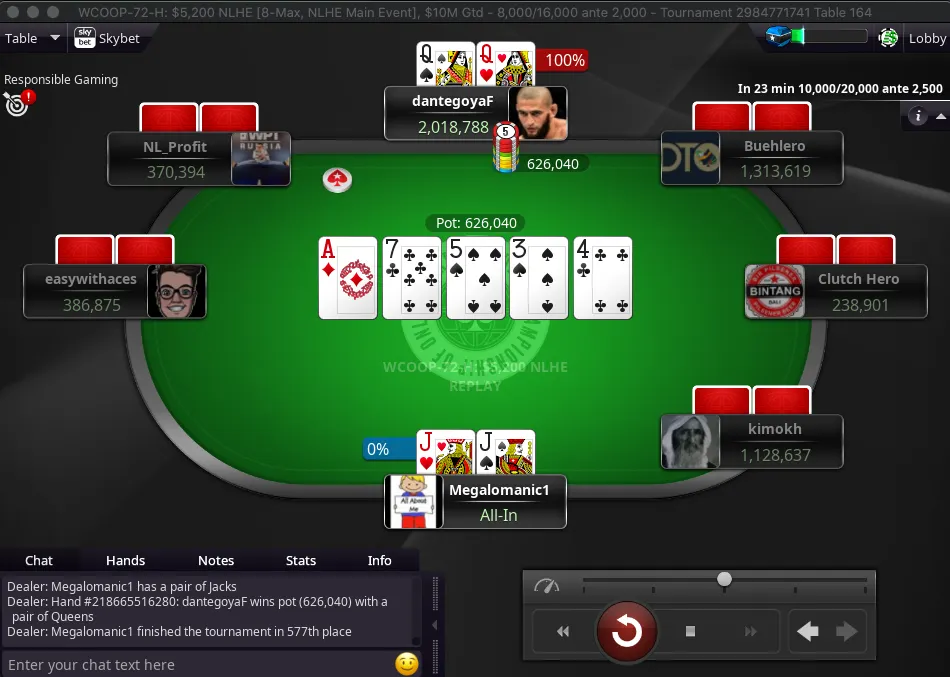The width and height of the screenshot is (950, 677).
Task: Go to the previous hand arrow
Action: tap(808, 631)
